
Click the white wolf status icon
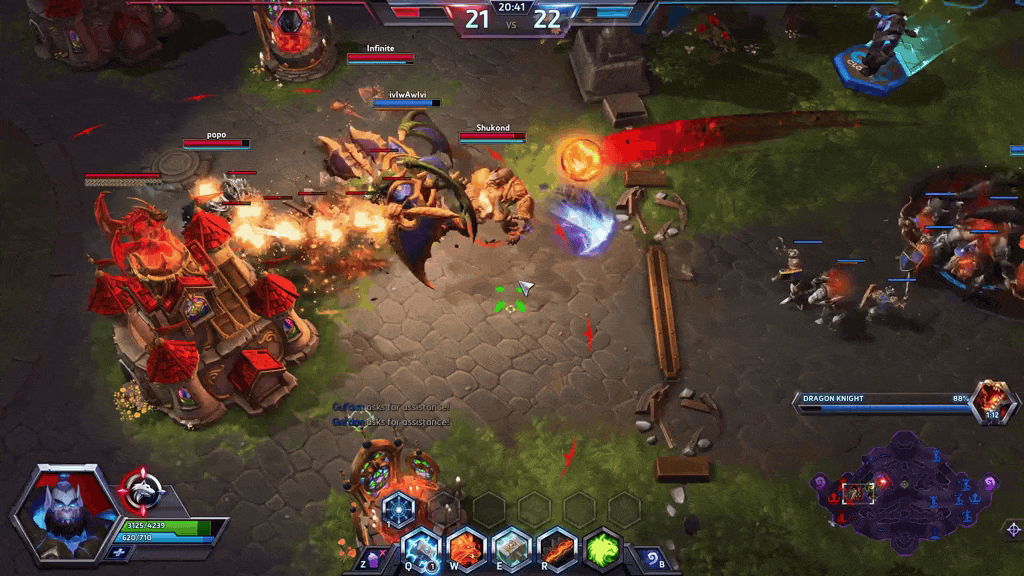click(x=141, y=490)
